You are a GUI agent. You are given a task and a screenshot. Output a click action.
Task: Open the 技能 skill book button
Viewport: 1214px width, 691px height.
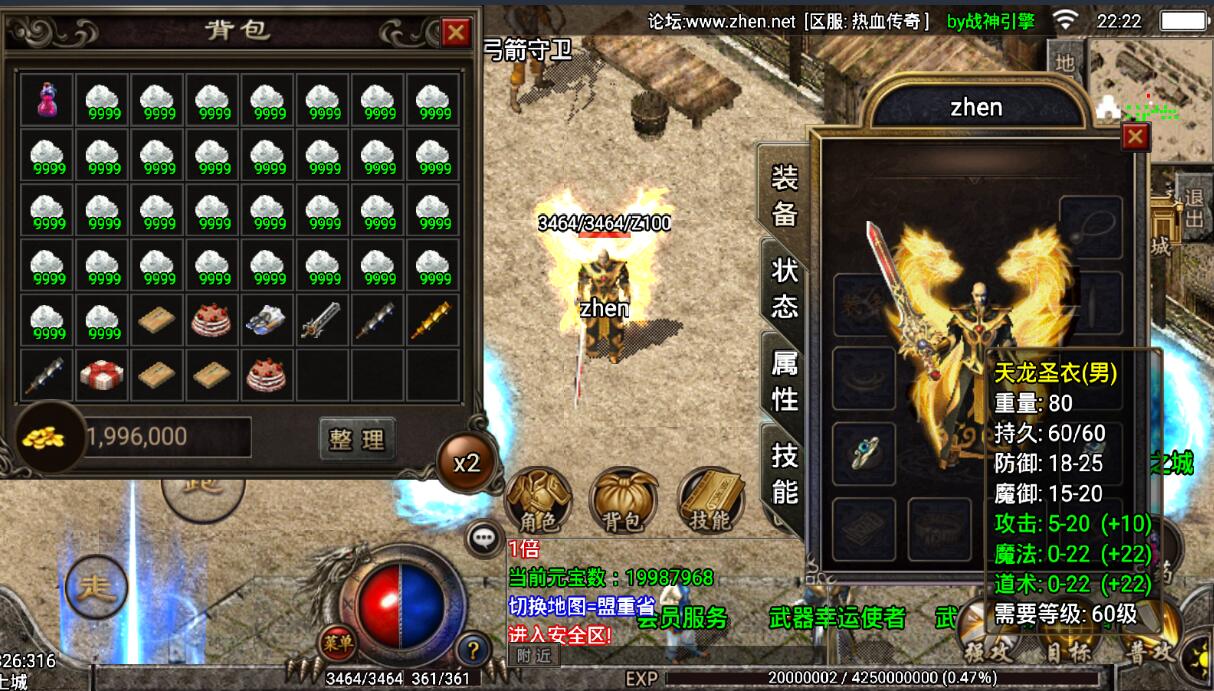click(x=711, y=500)
